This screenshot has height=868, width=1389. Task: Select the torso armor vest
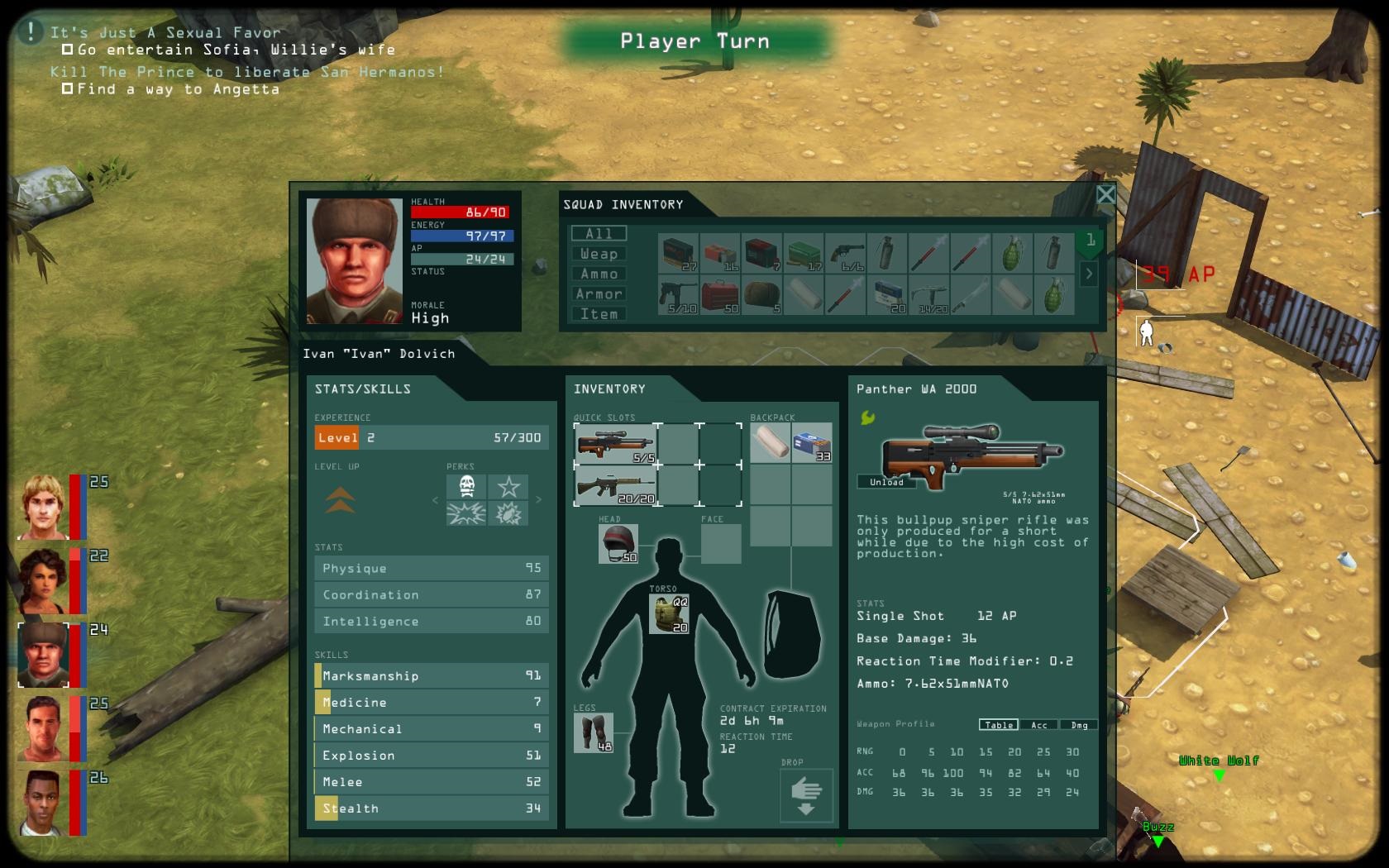(x=668, y=614)
